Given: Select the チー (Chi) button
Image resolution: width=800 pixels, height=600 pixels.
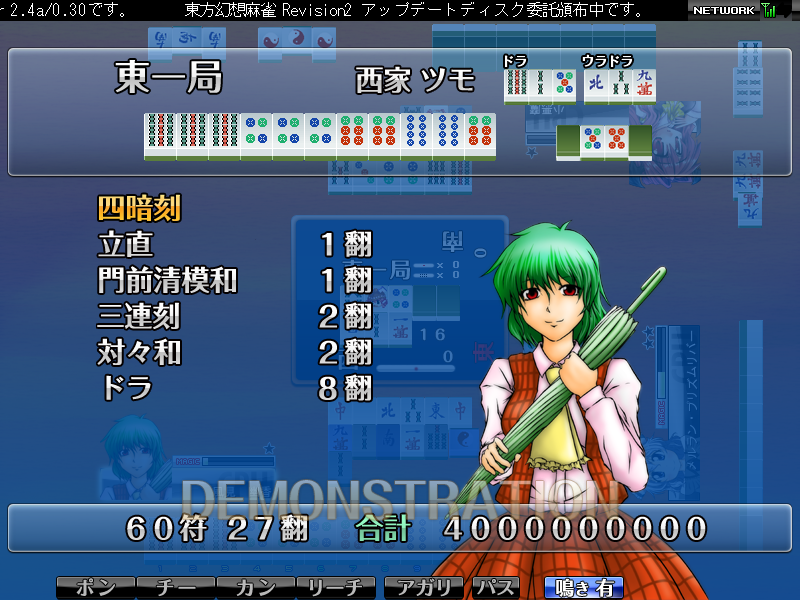Looking at the screenshot, I should [x=175, y=588].
